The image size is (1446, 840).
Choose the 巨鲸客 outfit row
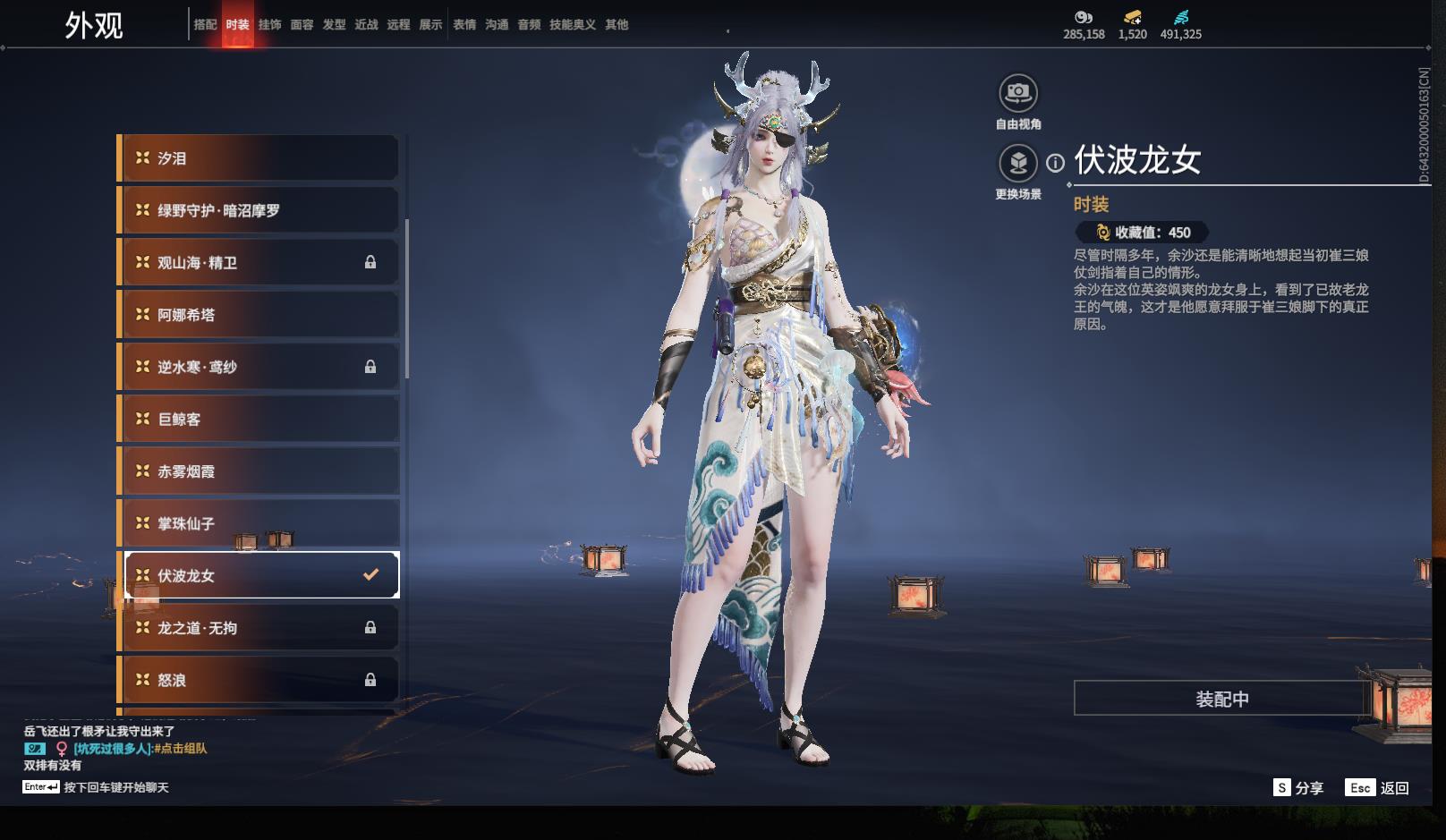click(x=259, y=420)
